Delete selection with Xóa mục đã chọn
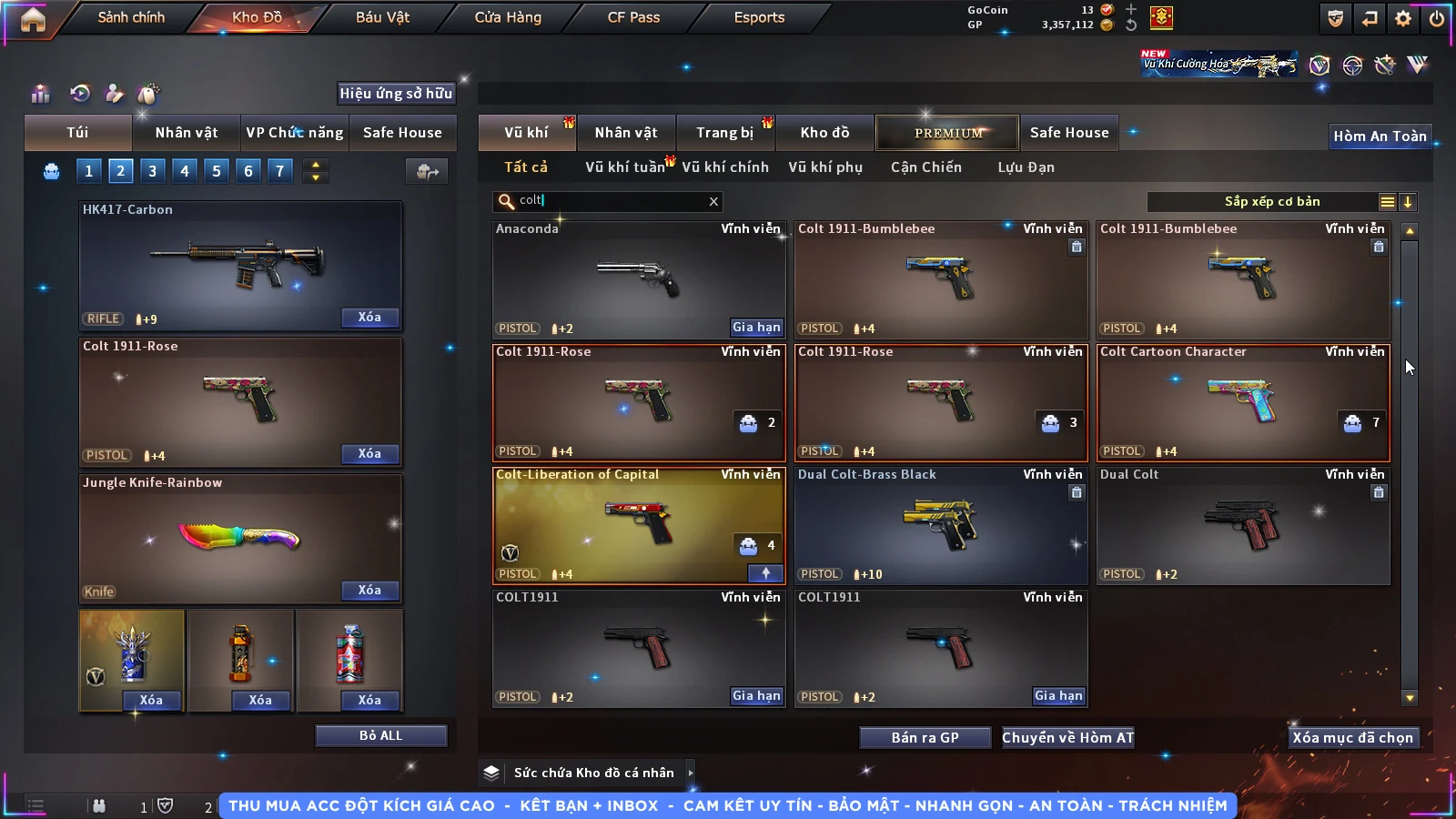This screenshot has height=819, width=1456. pyautogui.click(x=1352, y=737)
